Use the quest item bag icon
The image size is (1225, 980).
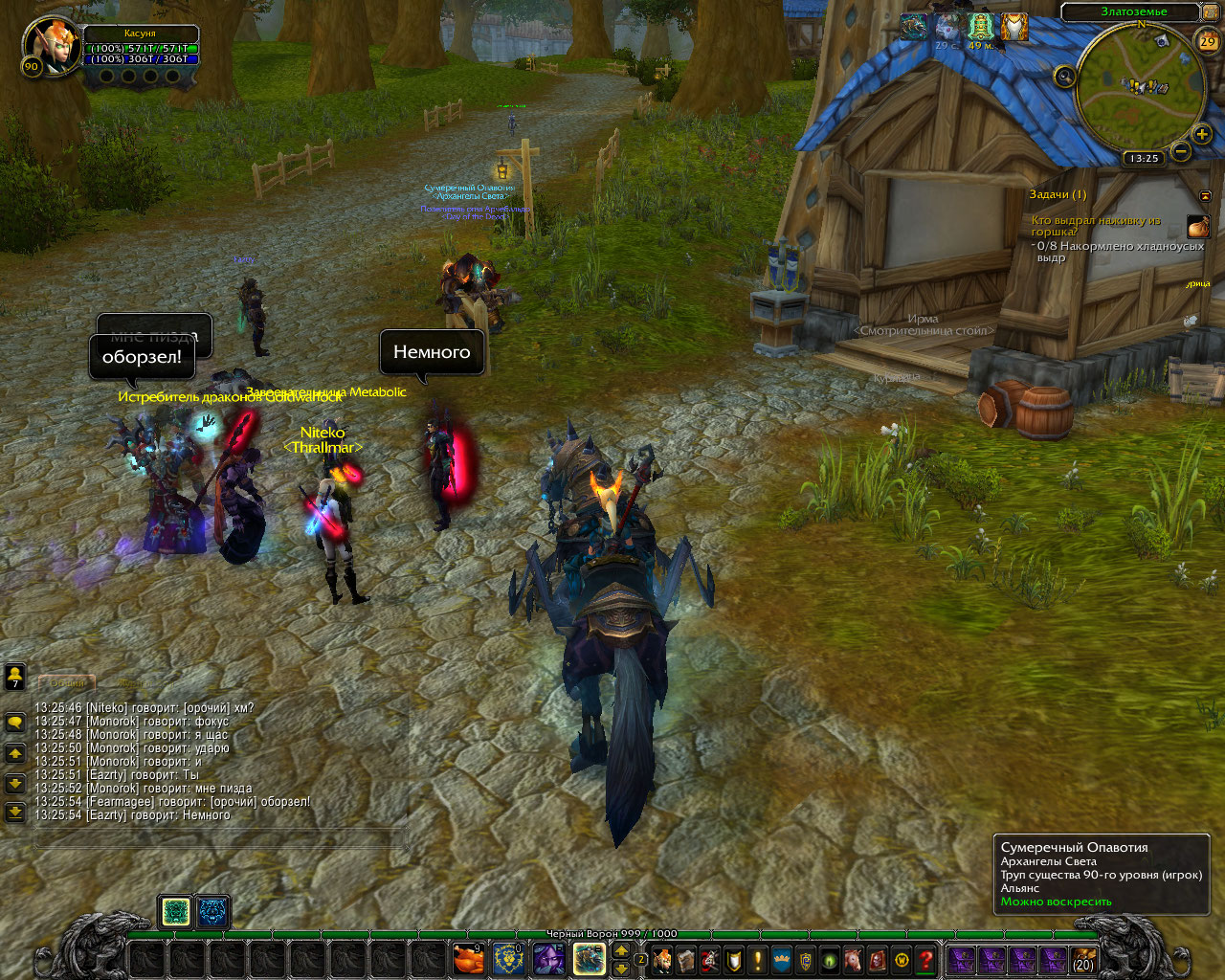pyautogui.click(x=1198, y=227)
